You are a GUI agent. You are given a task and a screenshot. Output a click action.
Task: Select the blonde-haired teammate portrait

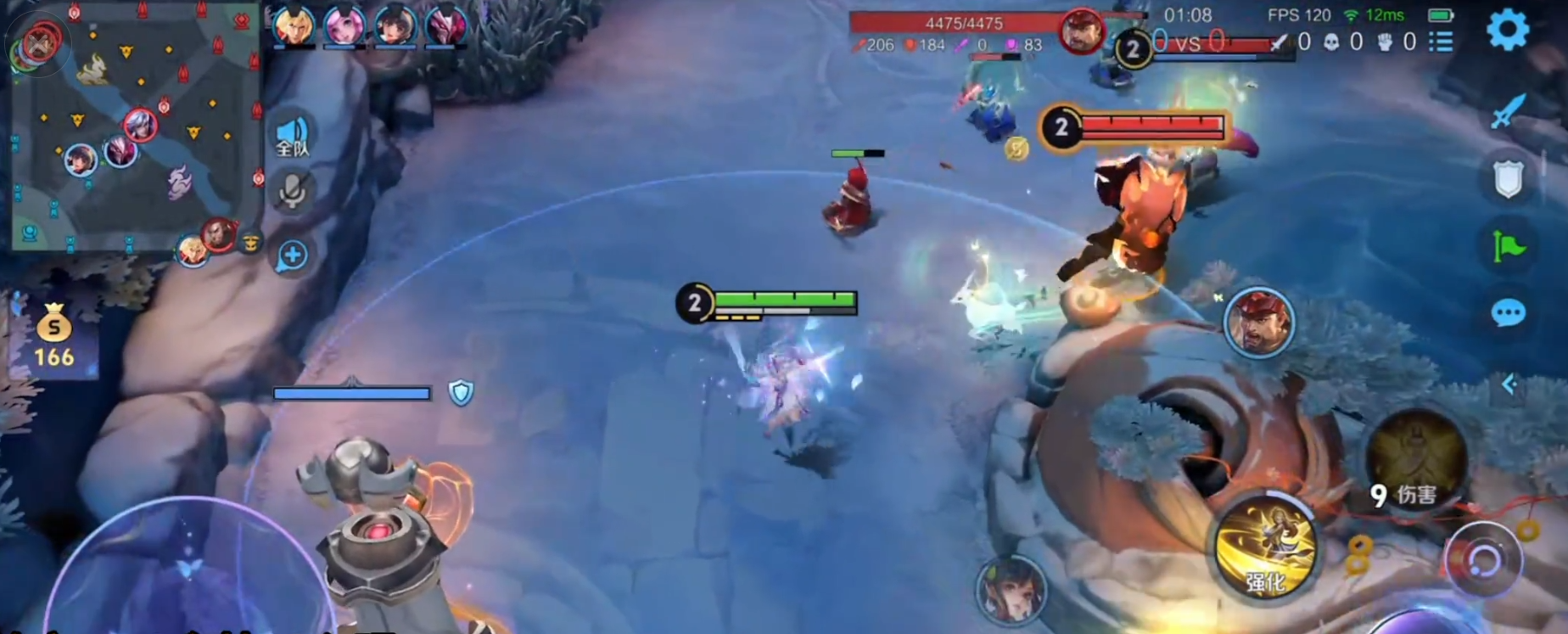[294, 25]
